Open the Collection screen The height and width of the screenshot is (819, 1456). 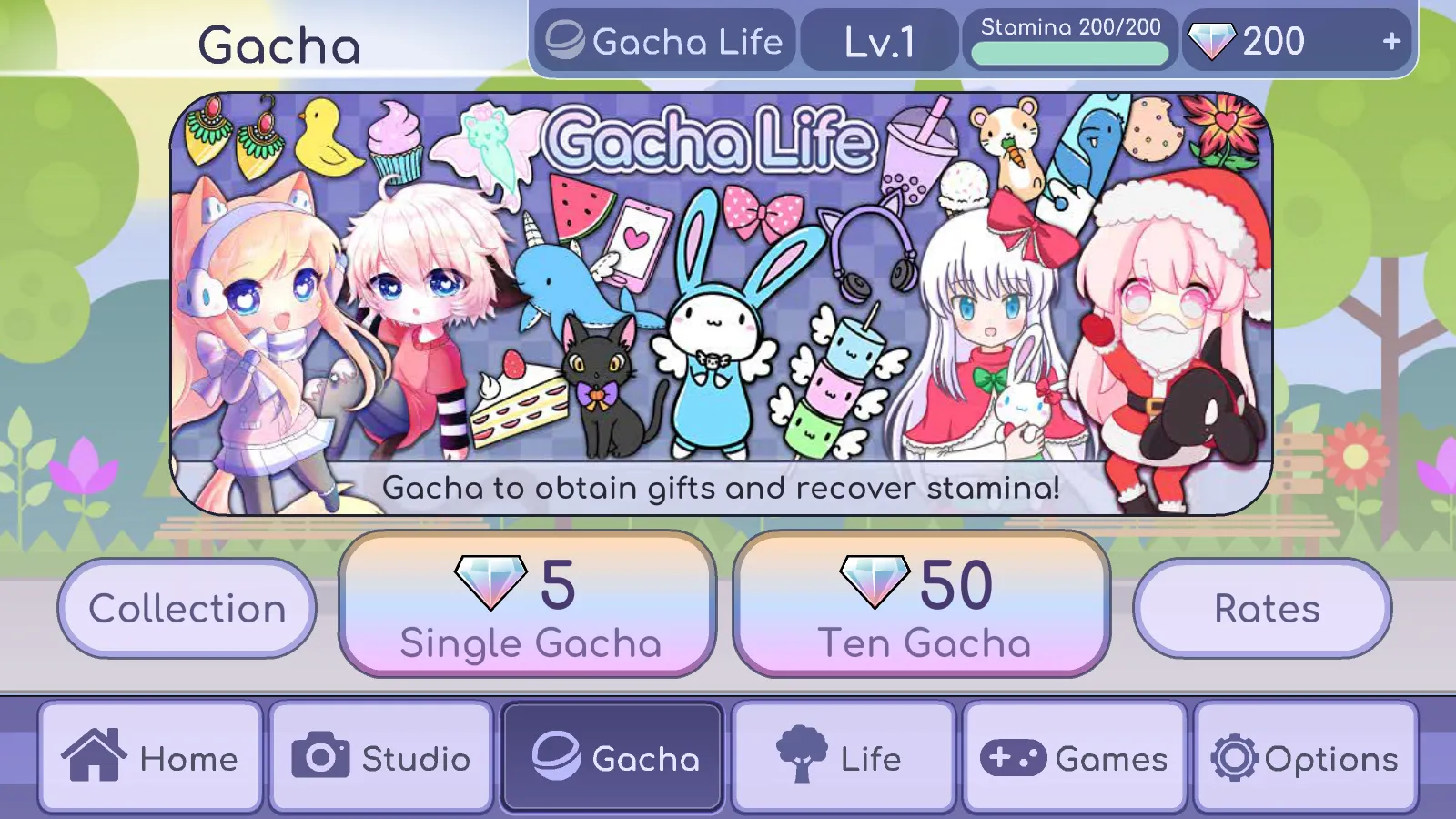pyautogui.click(x=187, y=608)
